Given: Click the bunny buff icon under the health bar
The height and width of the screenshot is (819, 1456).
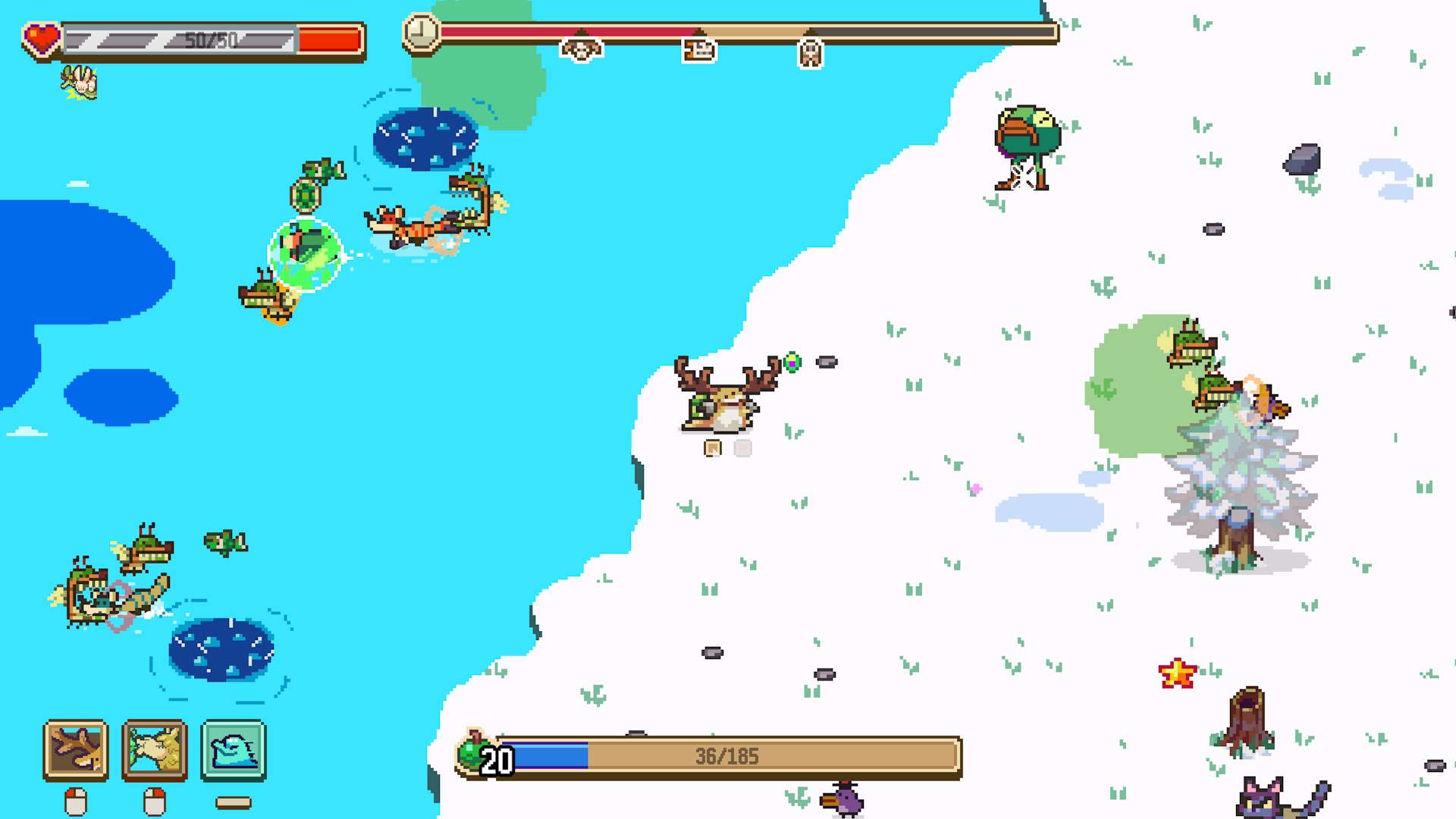Looking at the screenshot, I should pos(78,83).
